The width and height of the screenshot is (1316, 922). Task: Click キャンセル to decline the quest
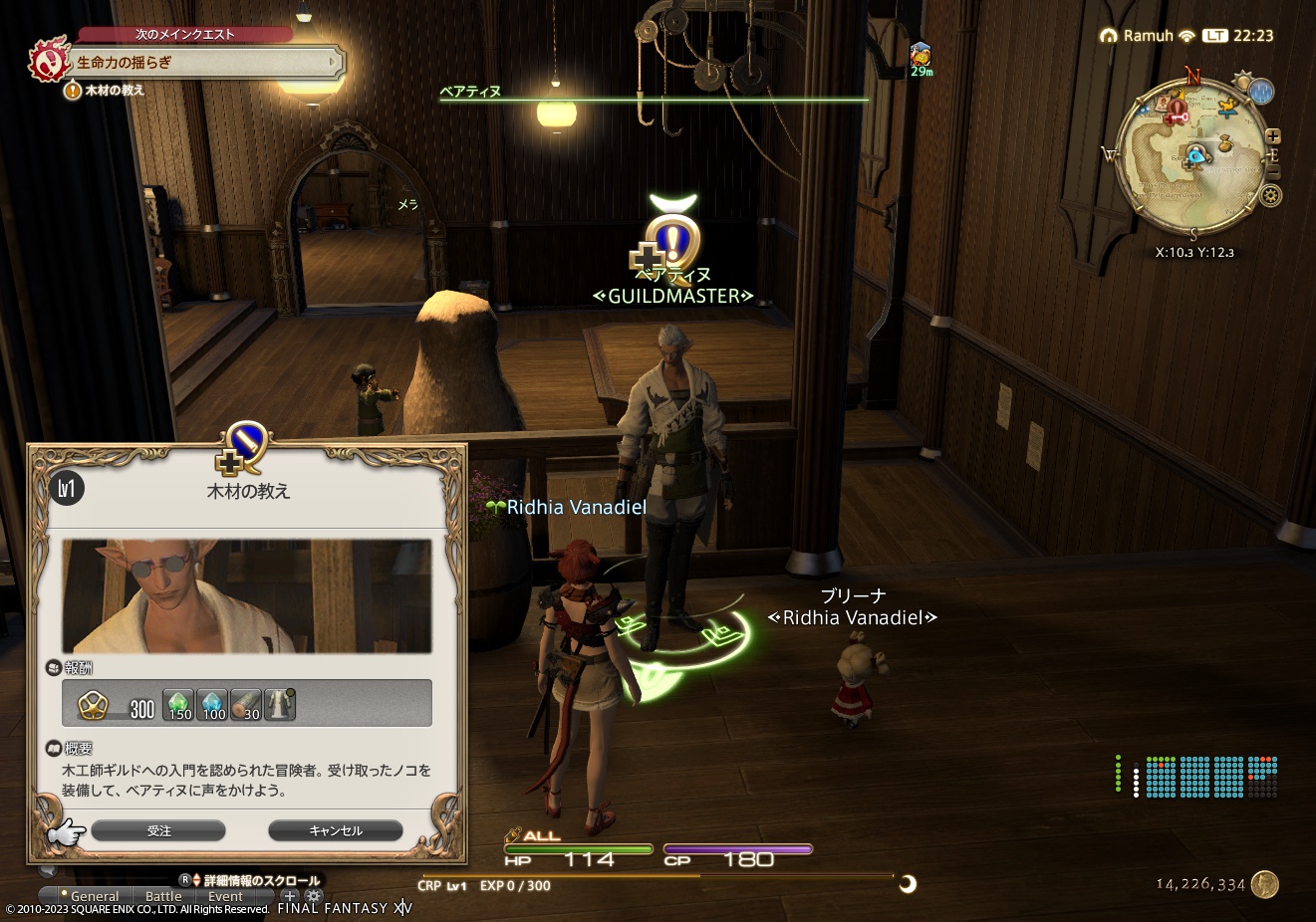335,830
